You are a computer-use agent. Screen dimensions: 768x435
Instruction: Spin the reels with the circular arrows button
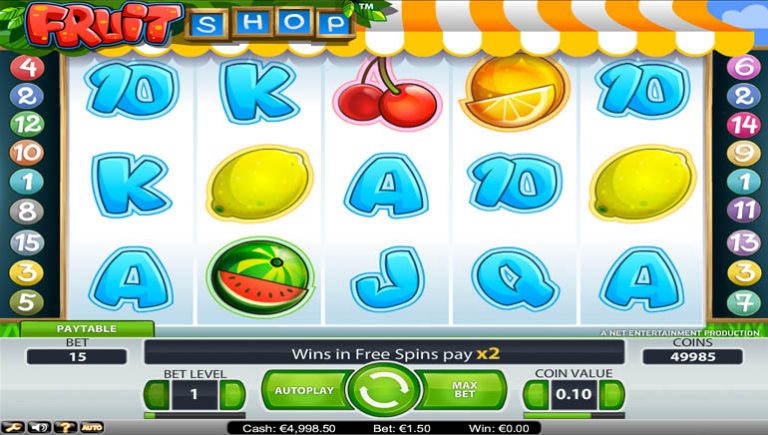coord(384,391)
